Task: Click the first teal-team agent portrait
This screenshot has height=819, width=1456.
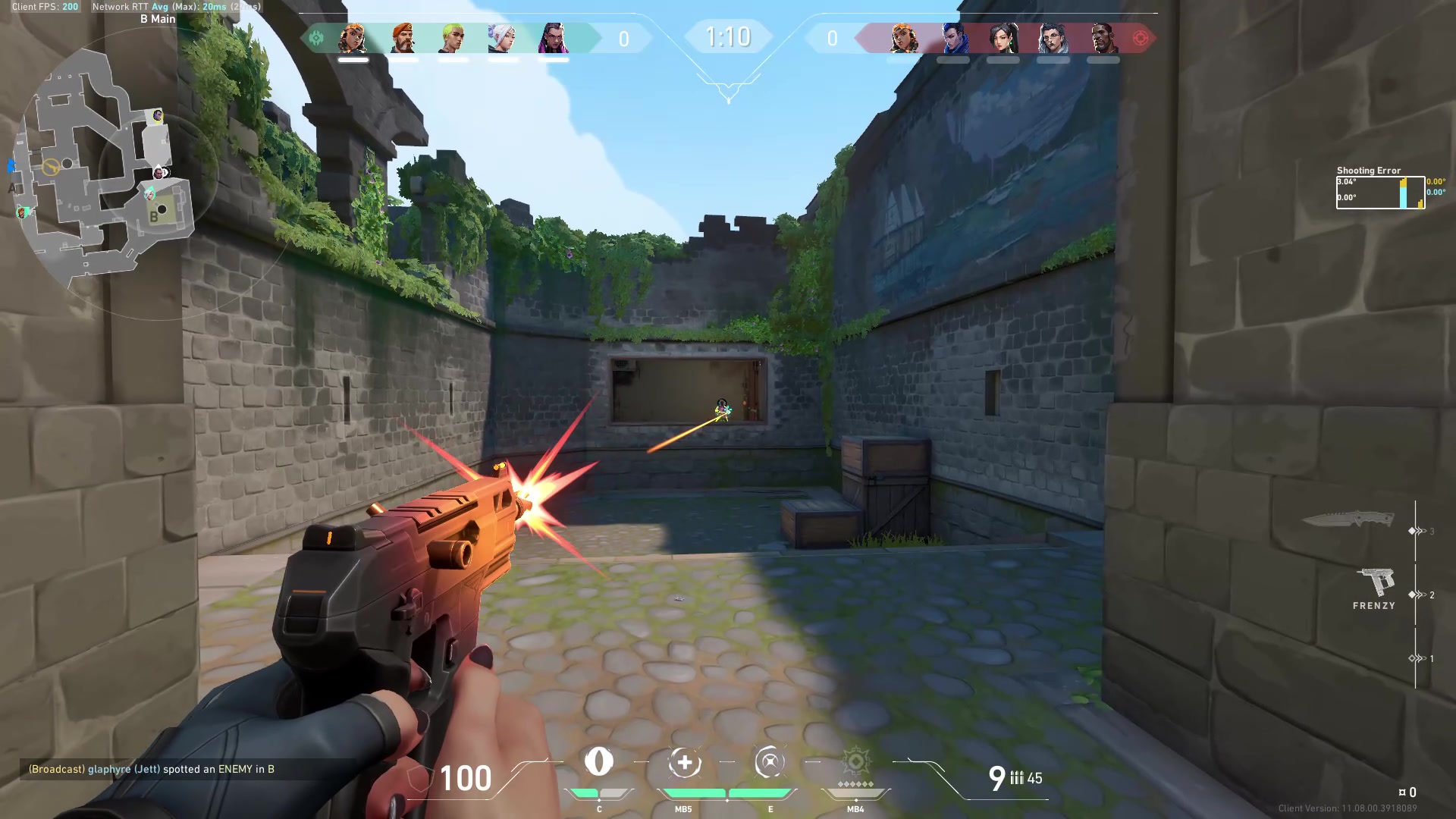Action: pos(353,39)
